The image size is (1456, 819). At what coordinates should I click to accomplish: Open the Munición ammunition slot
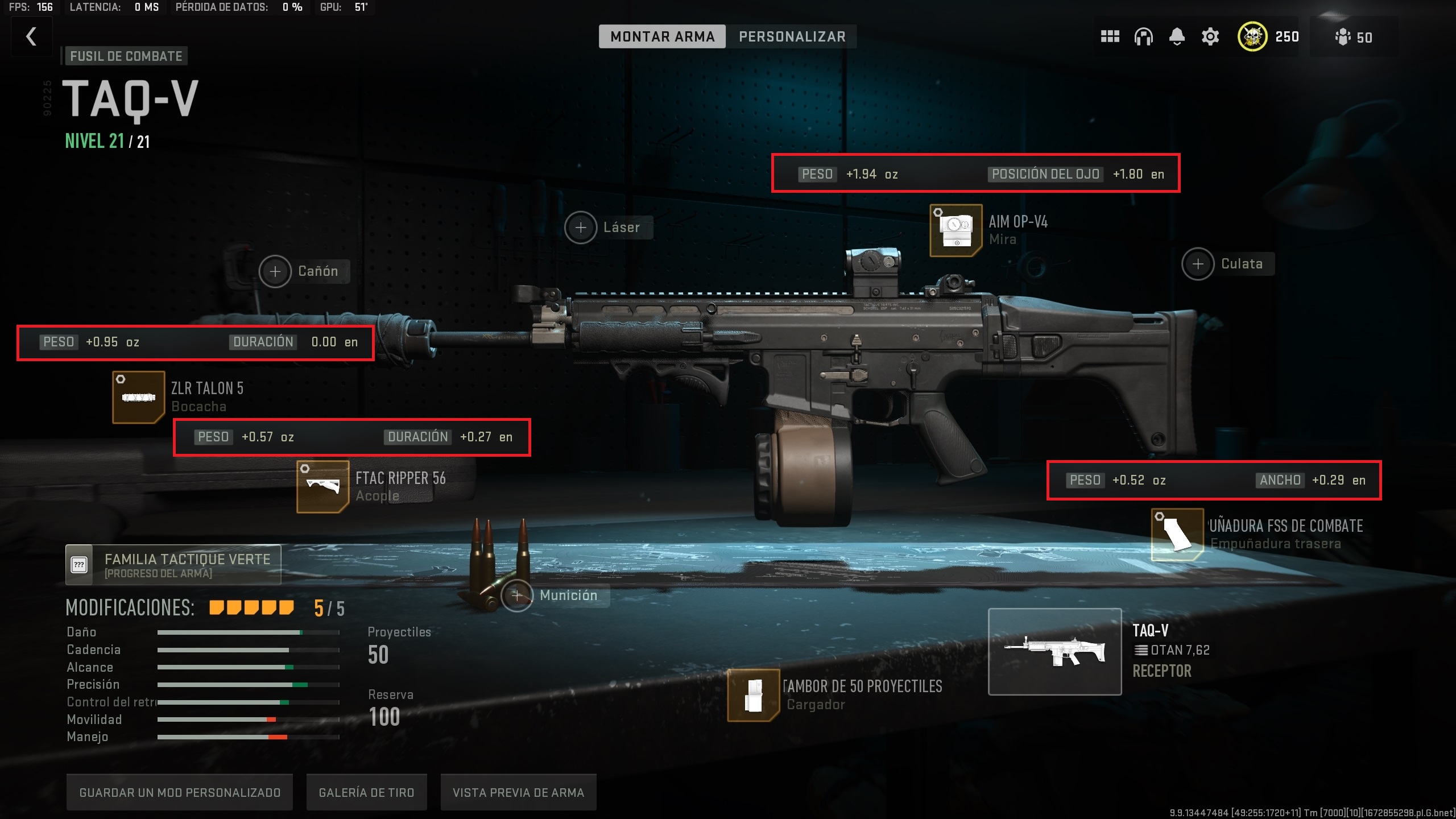click(x=518, y=595)
